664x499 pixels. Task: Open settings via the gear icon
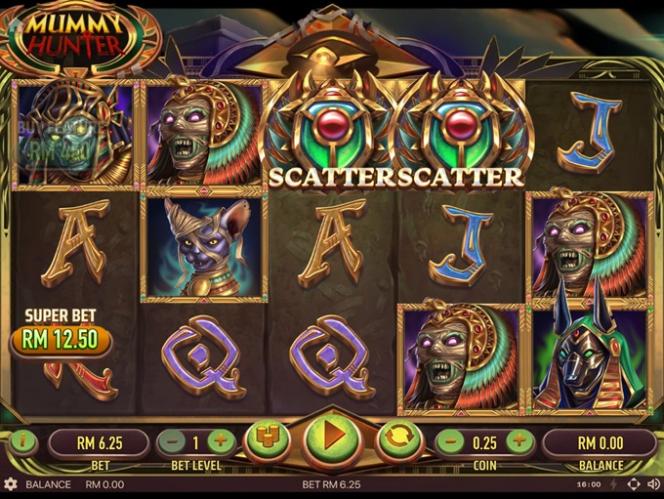(11, 485)
